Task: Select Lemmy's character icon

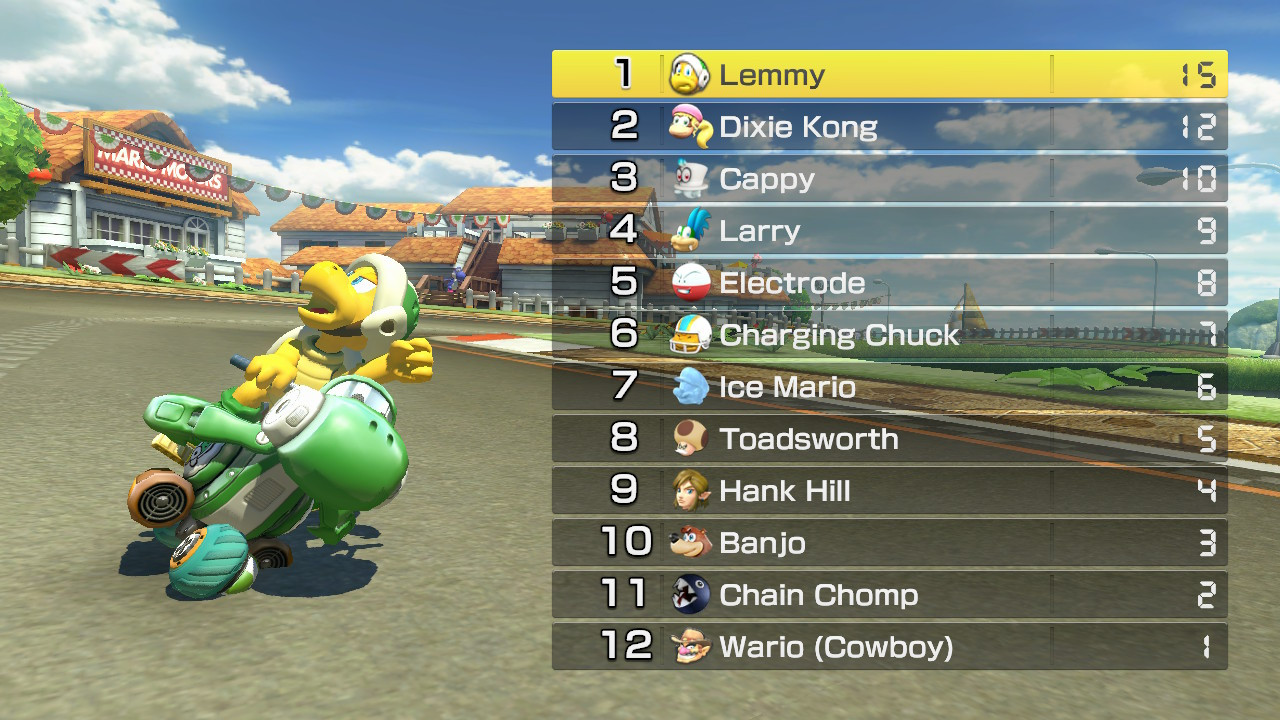Action: pyautogui.click(x=687, y=73)
